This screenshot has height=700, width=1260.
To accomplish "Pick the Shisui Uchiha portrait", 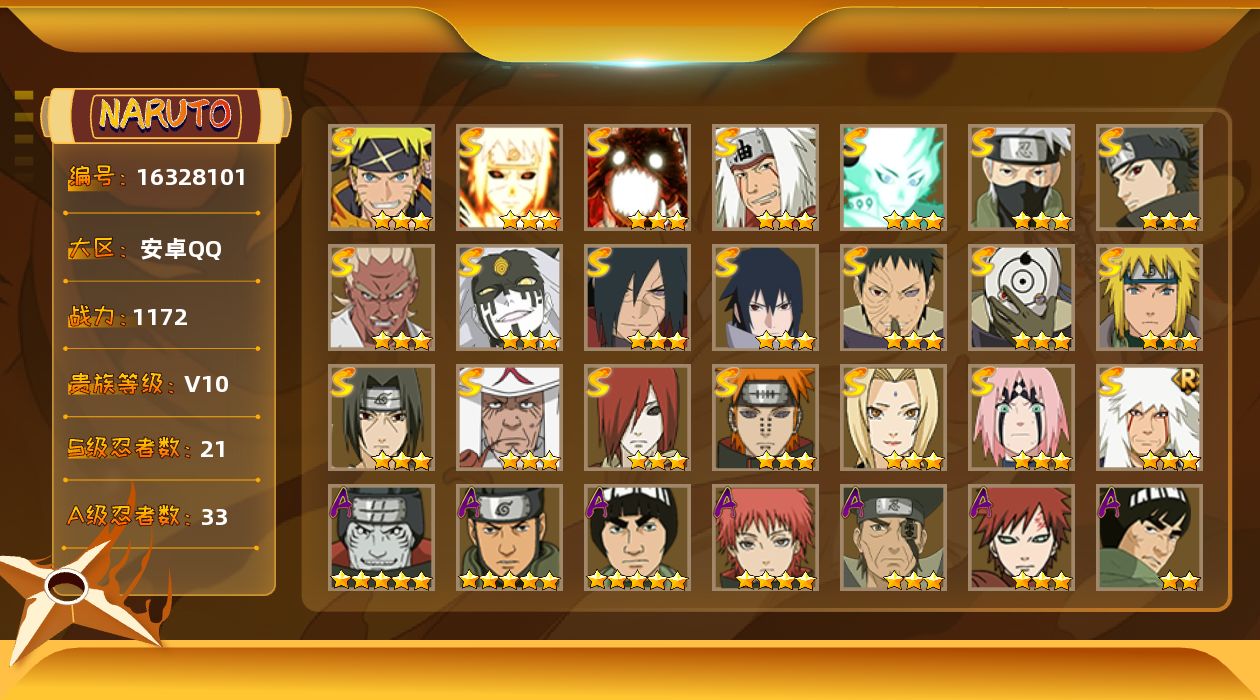I will click(x=1149, y=177).
